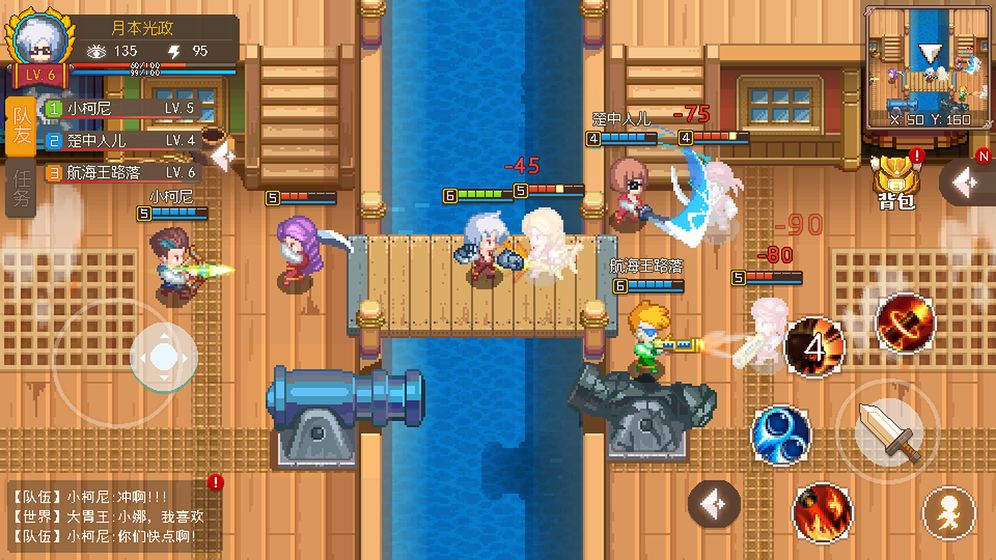Tap the virtual movement joystick
The height and width of the screenshot is (560, 996).
159,354
